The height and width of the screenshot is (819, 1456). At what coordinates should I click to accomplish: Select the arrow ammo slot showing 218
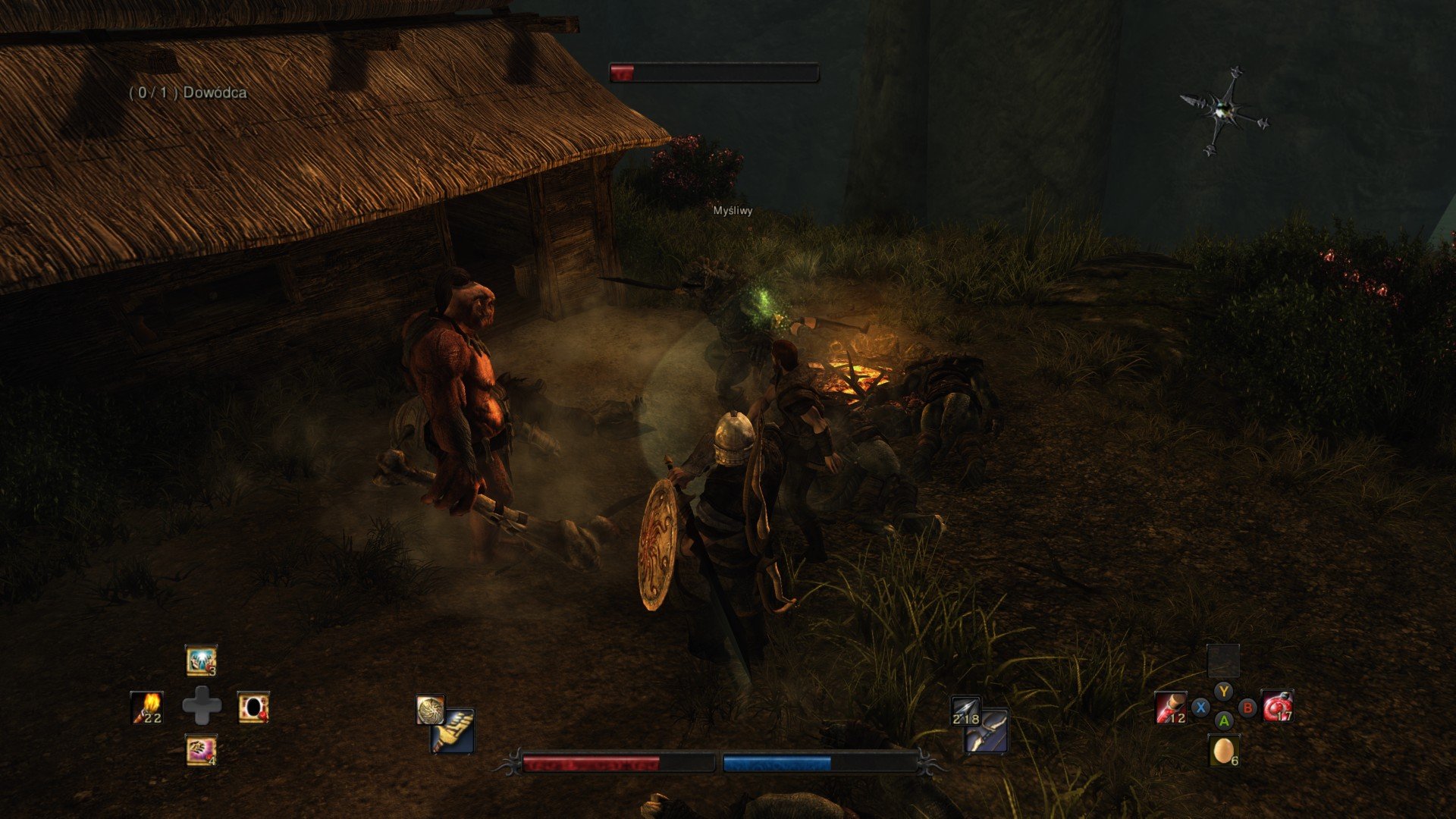(x=965, y=711)
